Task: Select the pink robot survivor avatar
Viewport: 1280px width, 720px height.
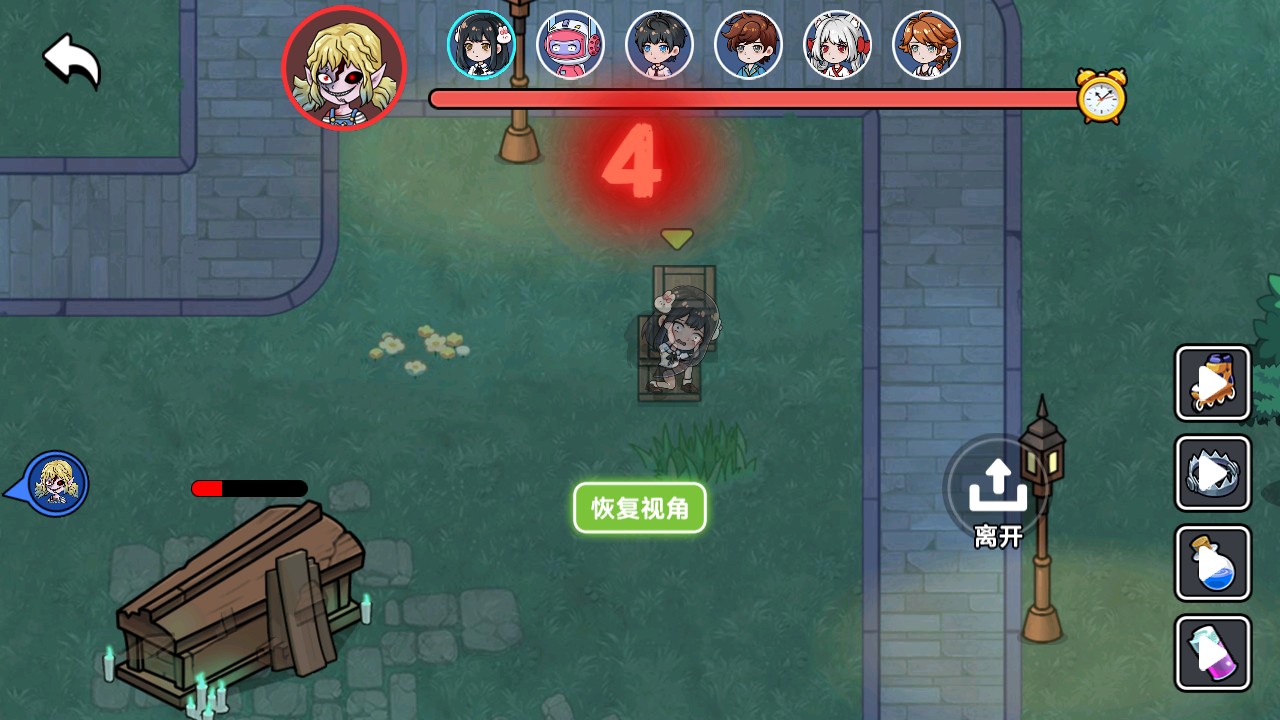Action: pos(571,44)
